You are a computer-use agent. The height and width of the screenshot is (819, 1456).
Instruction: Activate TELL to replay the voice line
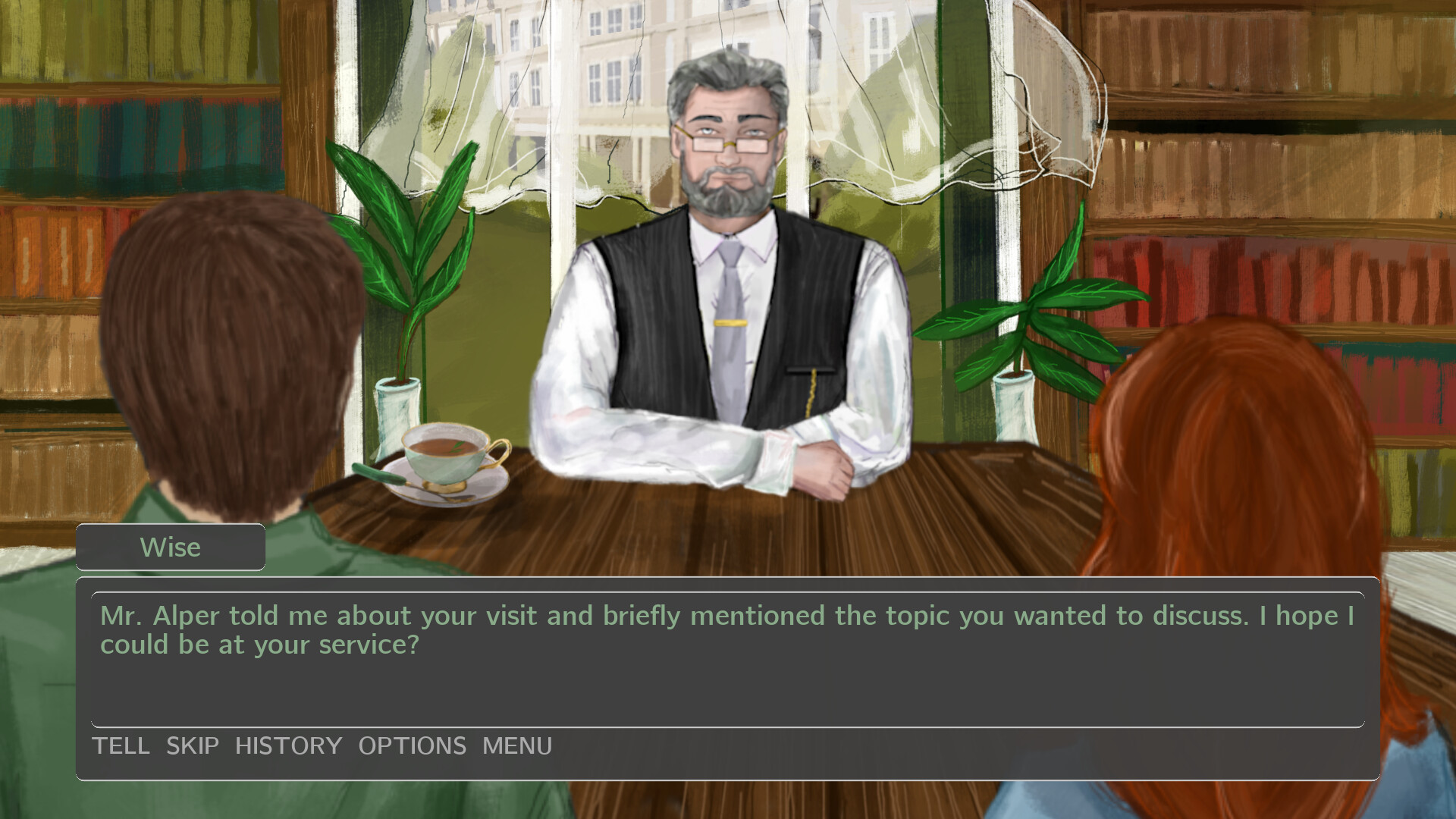tap(121, 745)
